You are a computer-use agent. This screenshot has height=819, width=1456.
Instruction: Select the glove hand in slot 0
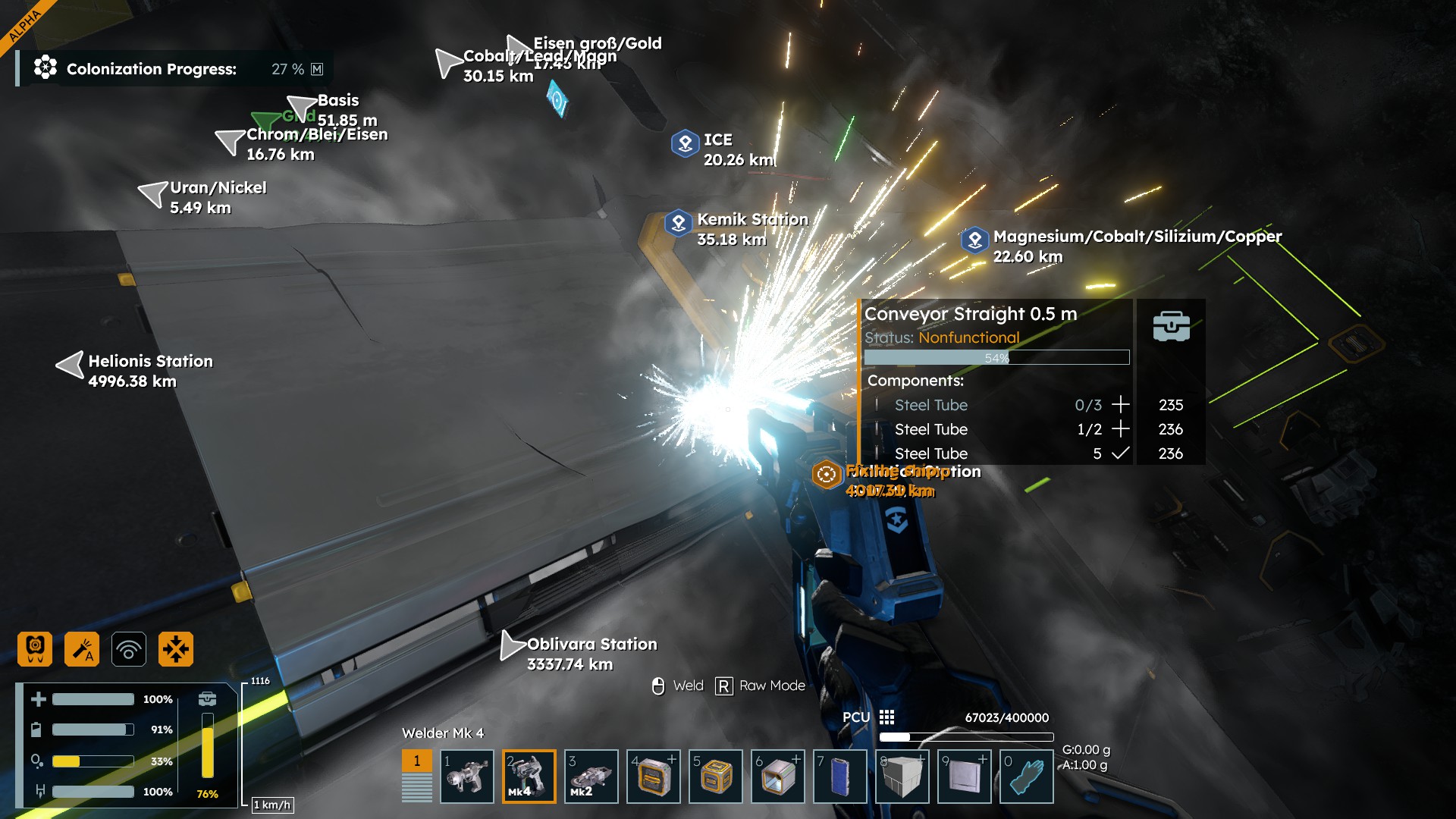(x=1026, y=776)
